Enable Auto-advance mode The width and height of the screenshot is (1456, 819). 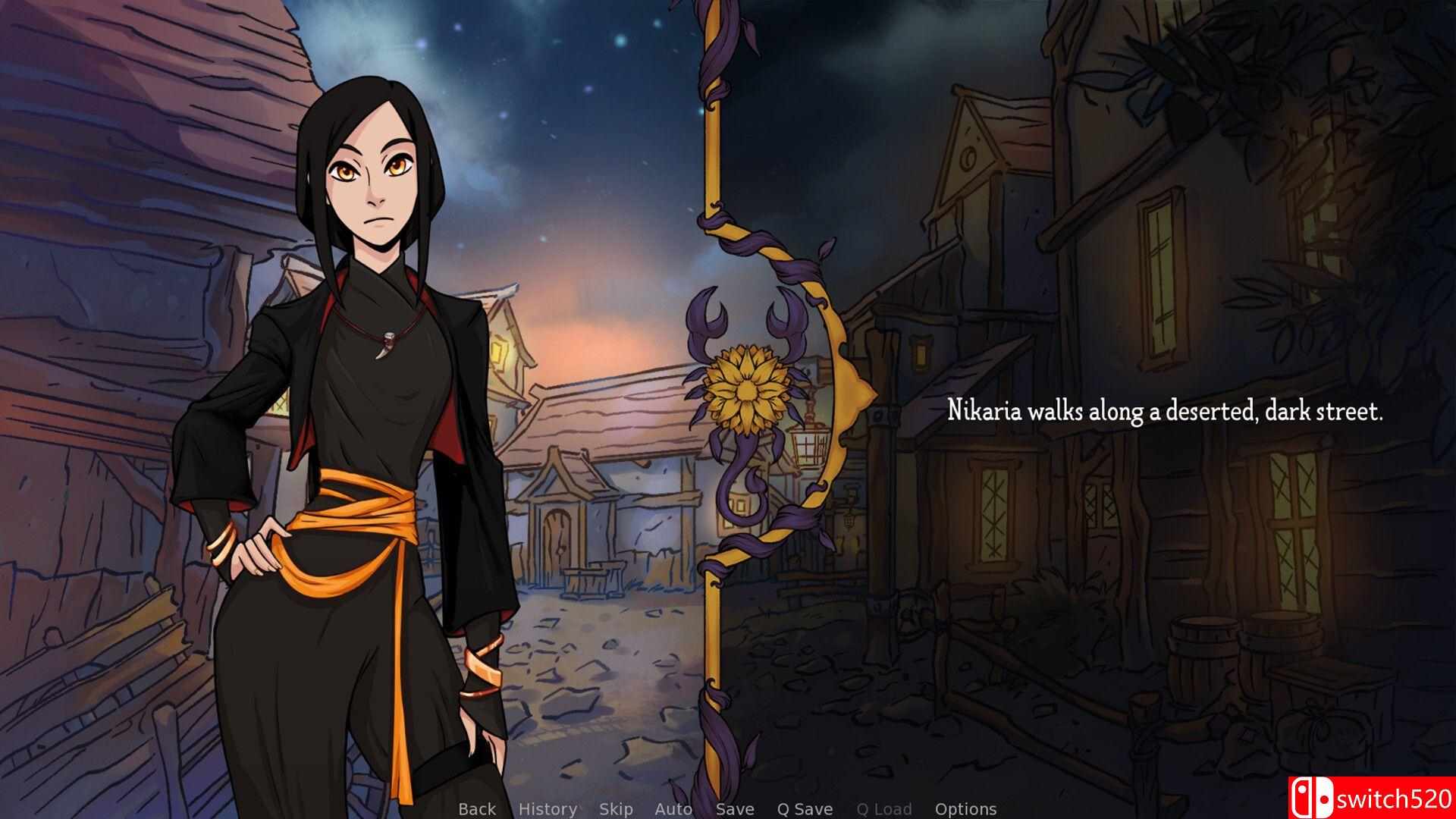point(673,808)
